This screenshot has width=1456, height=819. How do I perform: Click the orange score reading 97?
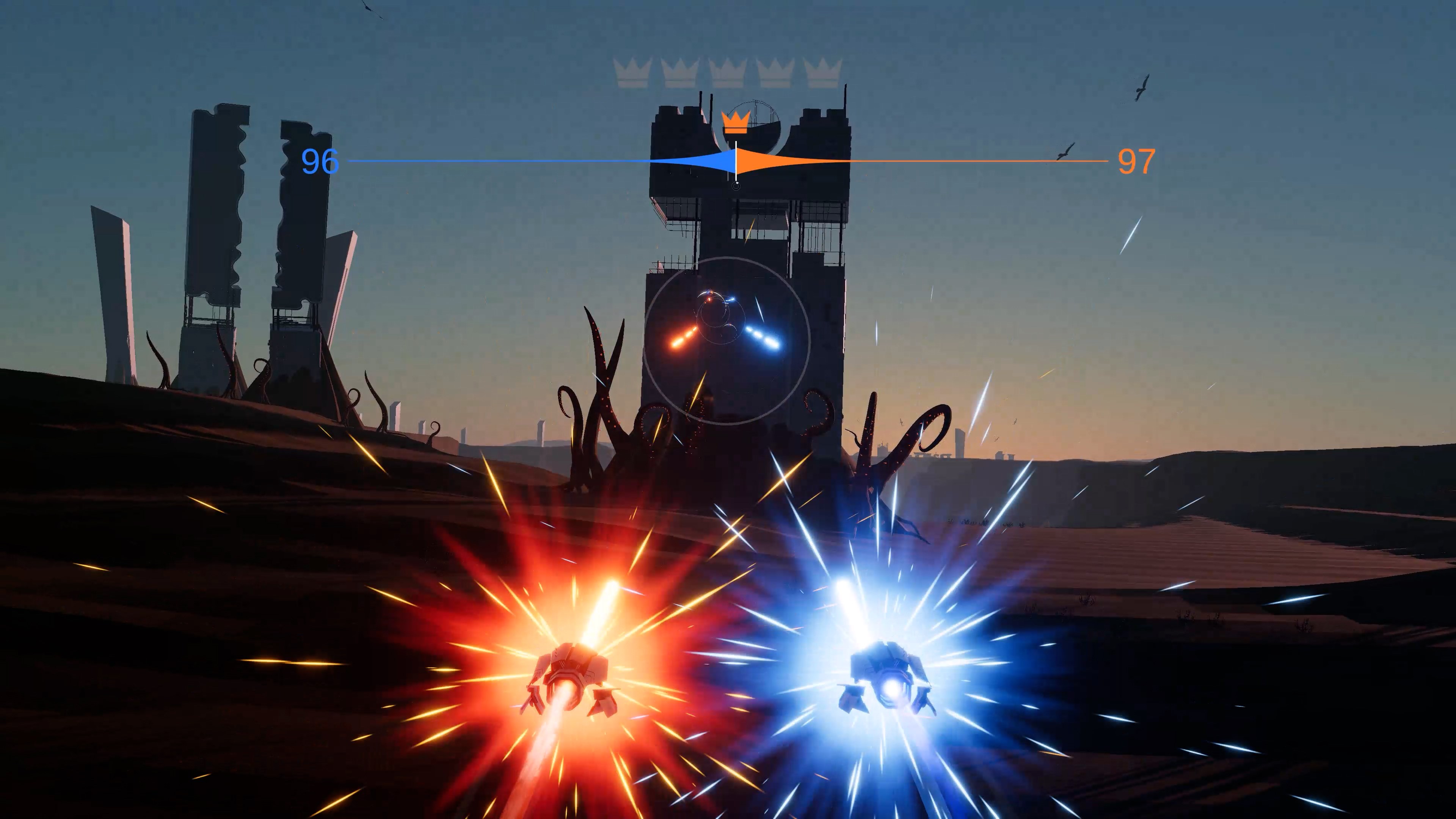pos(1137,162)
